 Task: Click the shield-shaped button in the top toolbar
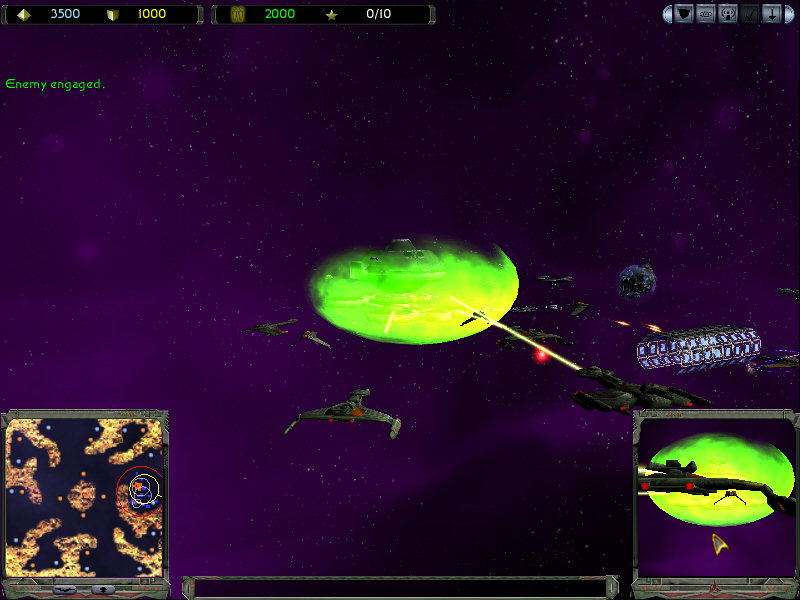coord(685,14)
